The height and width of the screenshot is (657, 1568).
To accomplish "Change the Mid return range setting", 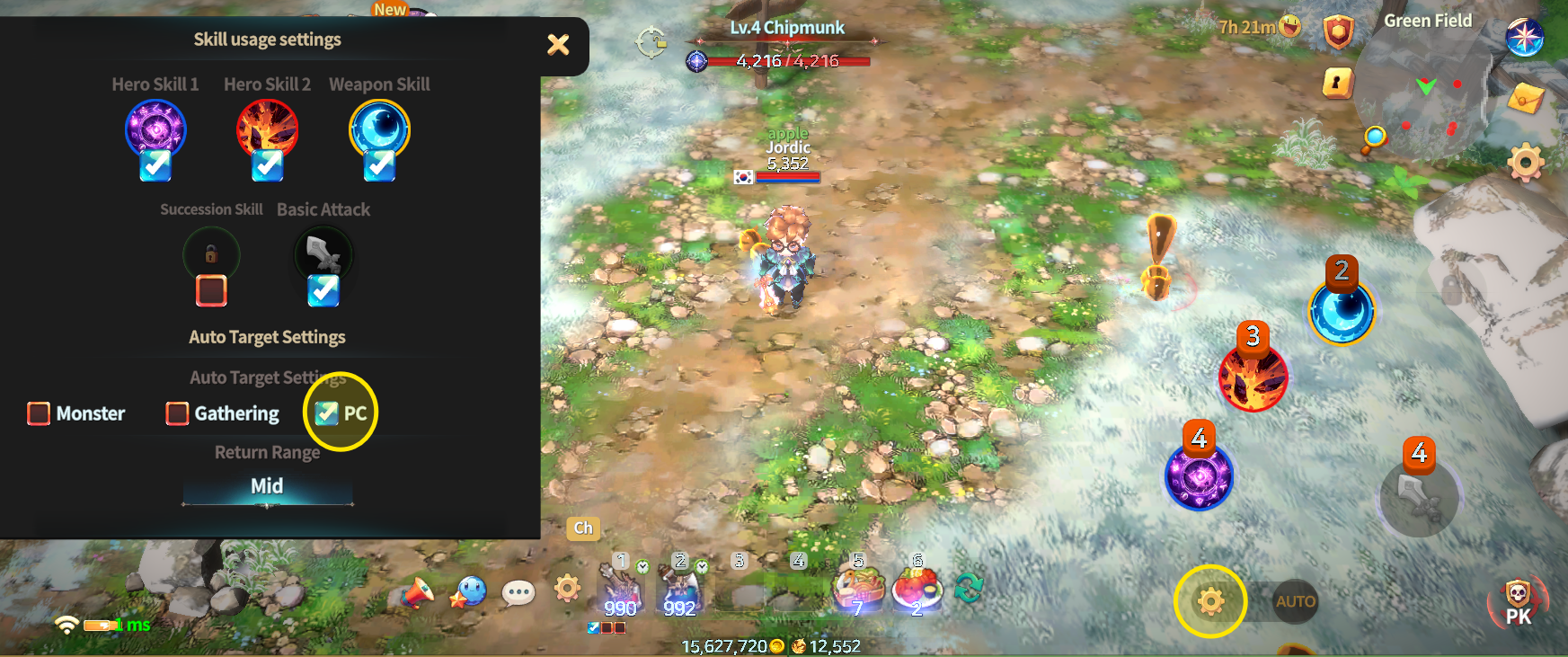I will 267,487.
